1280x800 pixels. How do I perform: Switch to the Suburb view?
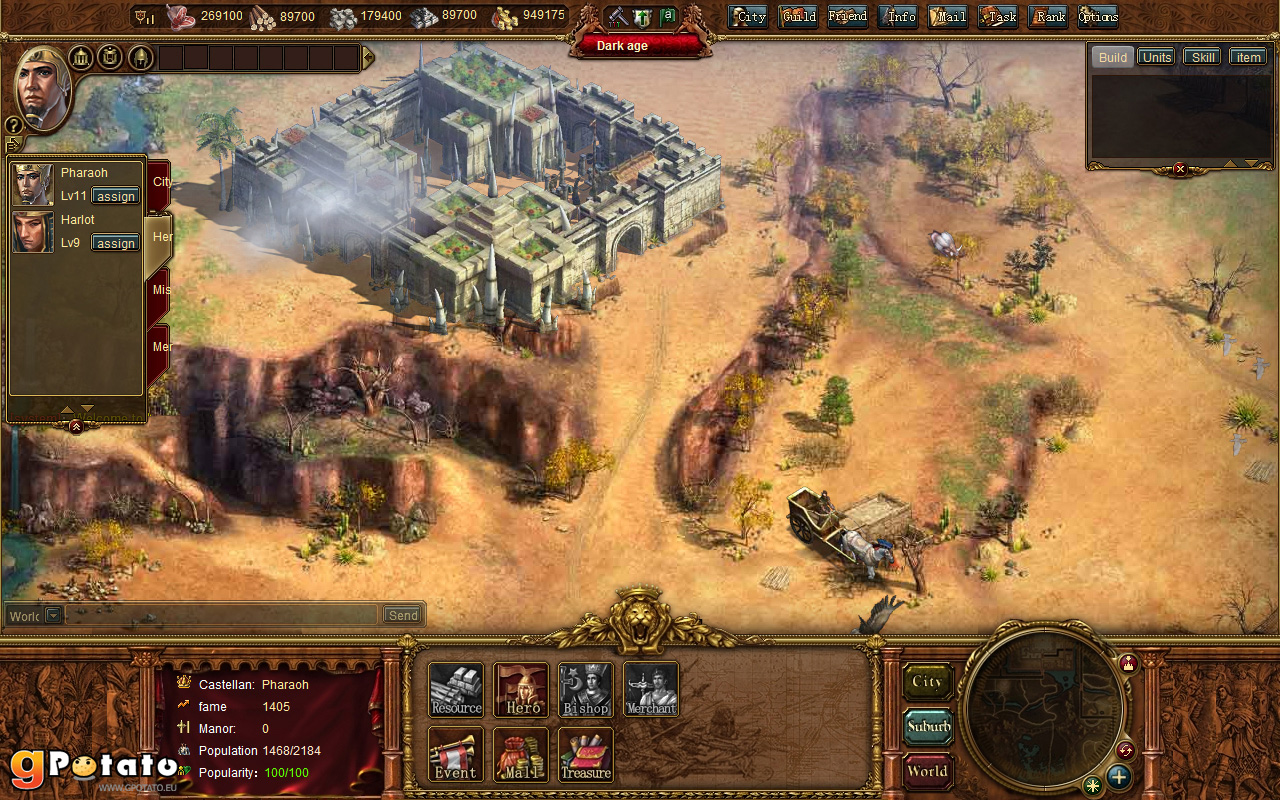pyautogui.click(x=927, y=727)
